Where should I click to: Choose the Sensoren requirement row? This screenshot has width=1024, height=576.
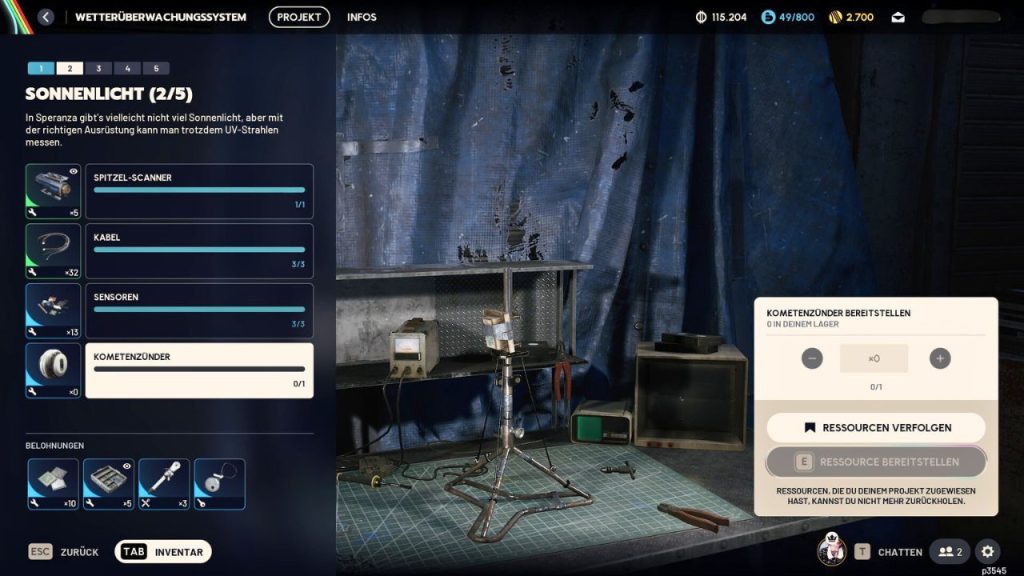[x=199, y=311]
